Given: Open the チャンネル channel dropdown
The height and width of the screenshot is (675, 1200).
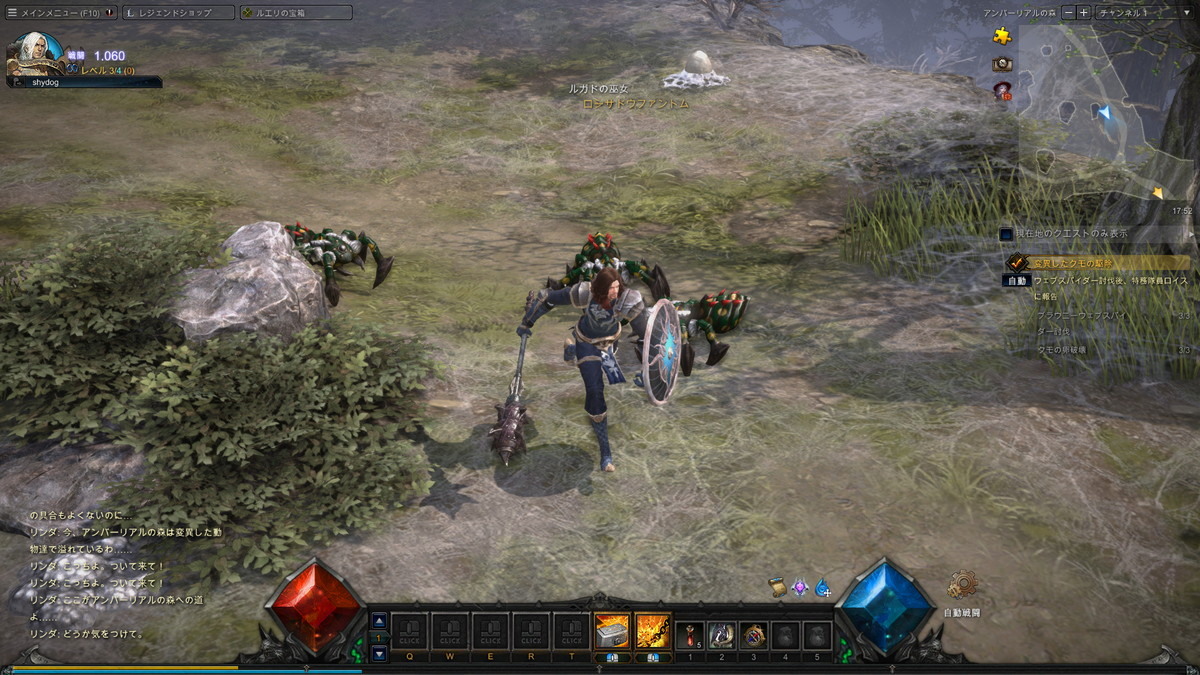Looking at the screenshot, I should (x=1140, y=13).
